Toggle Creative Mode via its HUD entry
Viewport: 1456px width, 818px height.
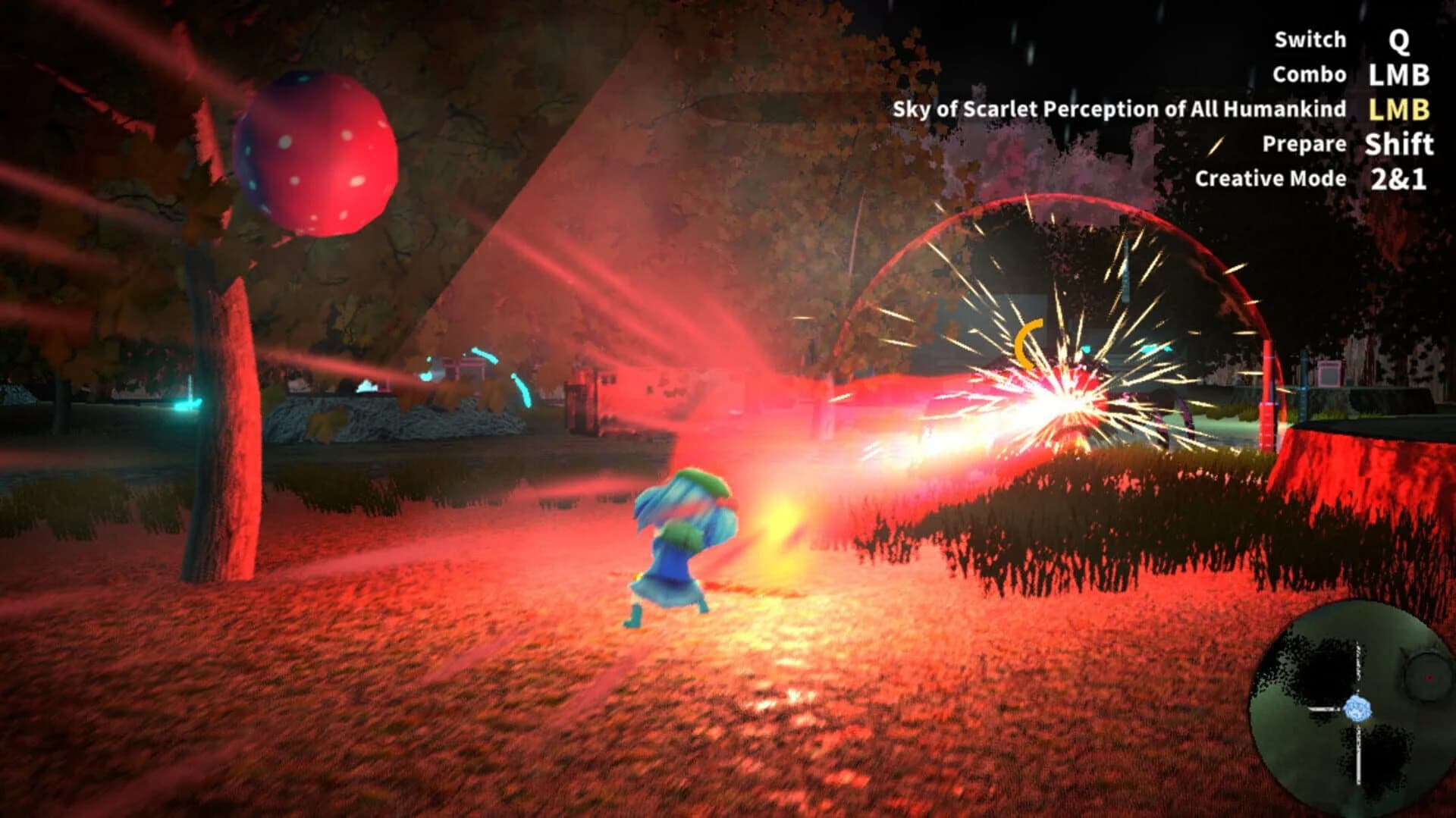[1270, 179]
